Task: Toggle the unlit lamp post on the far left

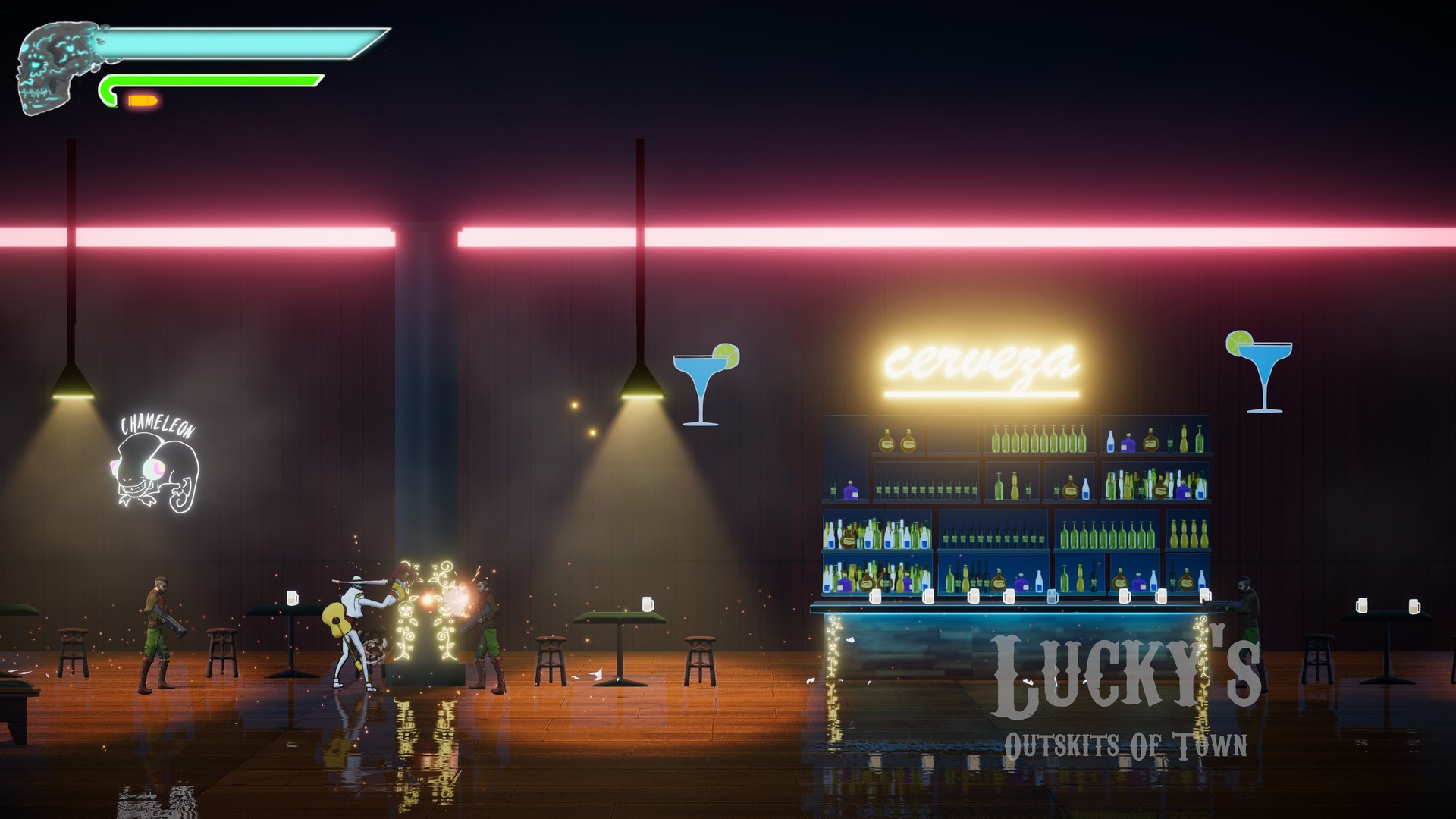Action: point(72,227)
